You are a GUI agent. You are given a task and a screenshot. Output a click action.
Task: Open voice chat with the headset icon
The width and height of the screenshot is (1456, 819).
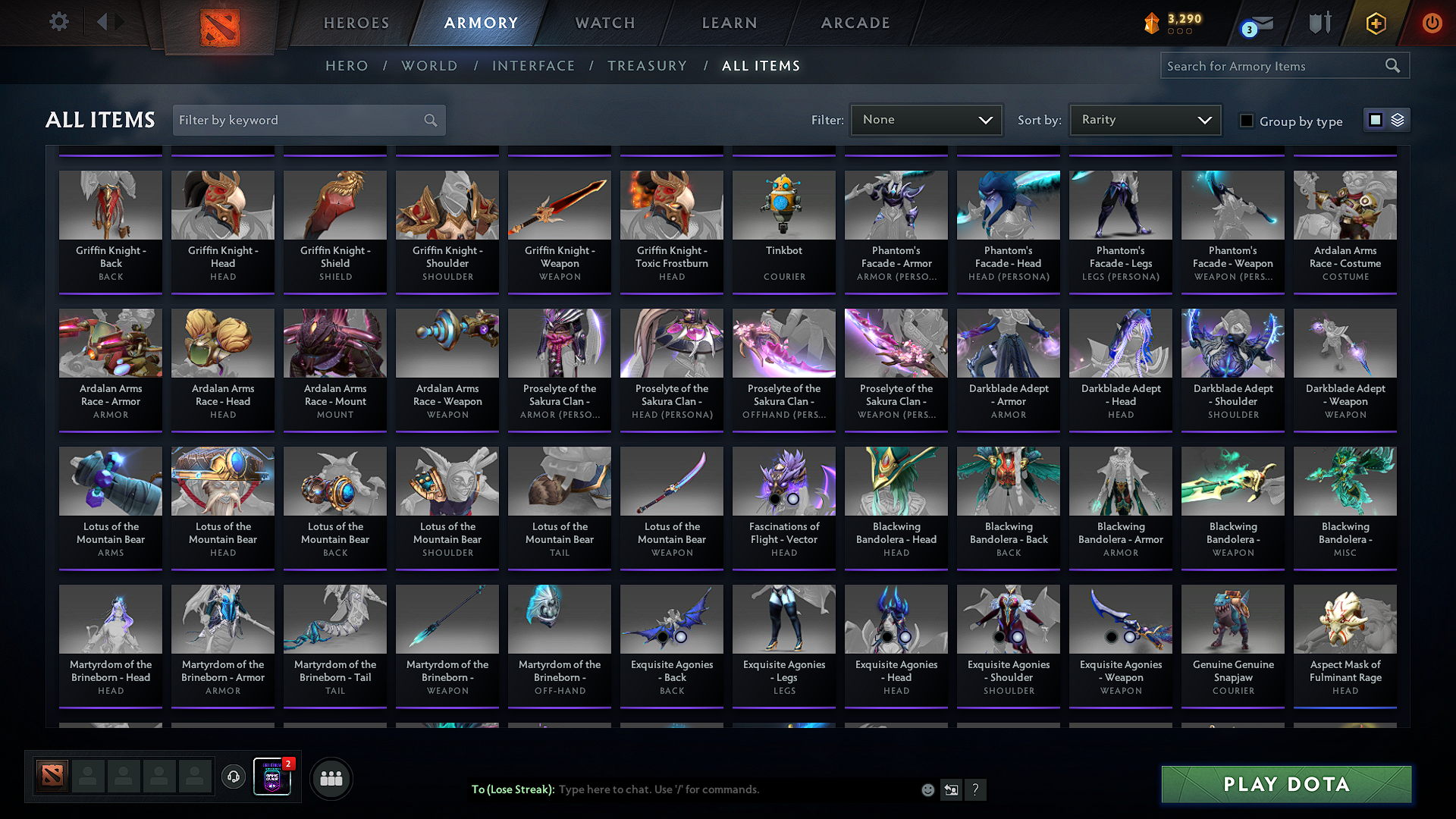233,777
